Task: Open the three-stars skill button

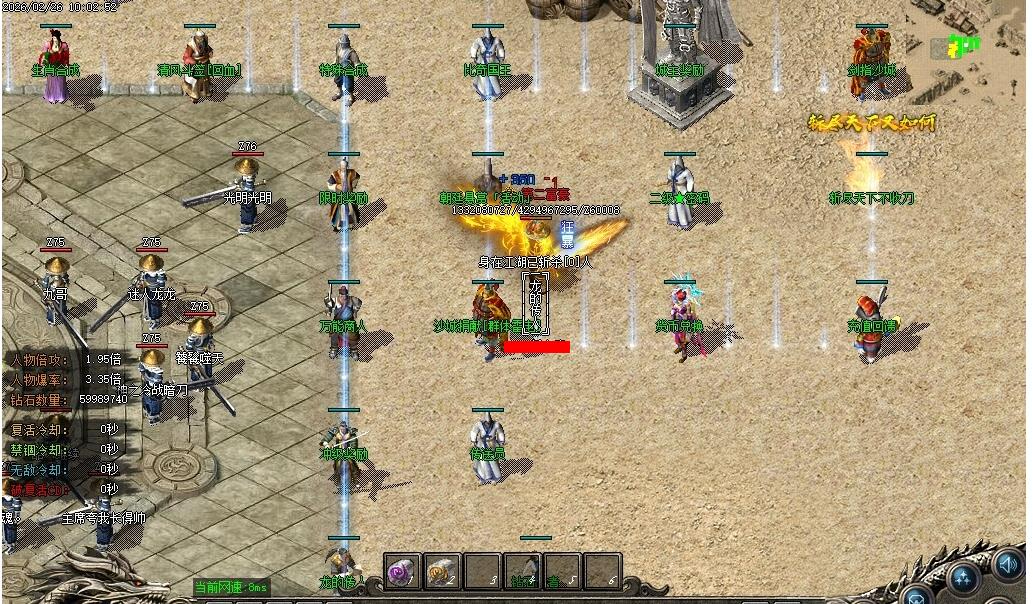Action: click(x=964, y=576)
